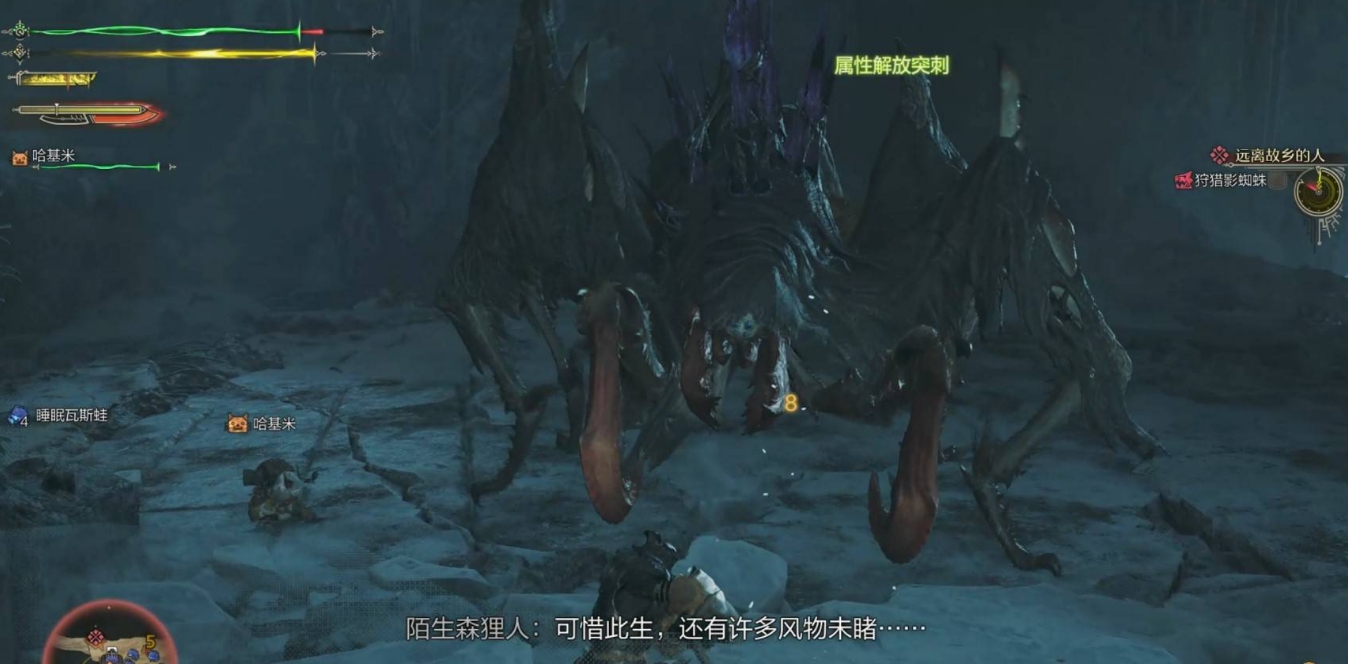Image resolution: width=1348 pixels, height=664 pixels.
Task: Click the quest timer clock dial
Action: coord(1318,190)
